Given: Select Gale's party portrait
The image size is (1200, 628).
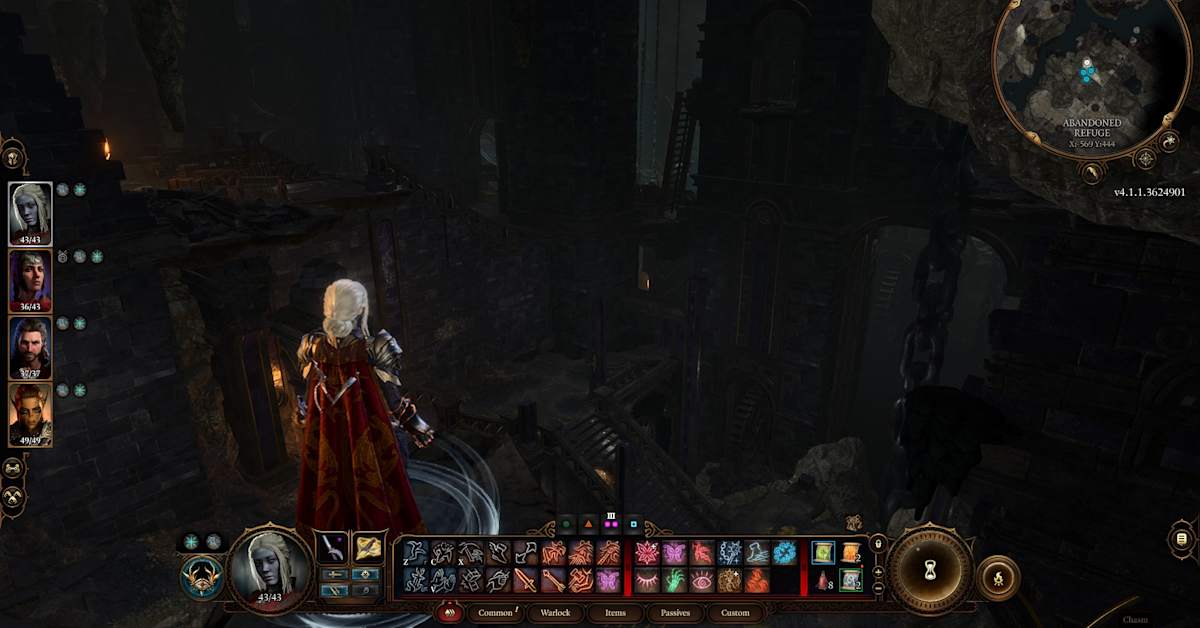Looking at the screenshot, I should tap(30, 347).
